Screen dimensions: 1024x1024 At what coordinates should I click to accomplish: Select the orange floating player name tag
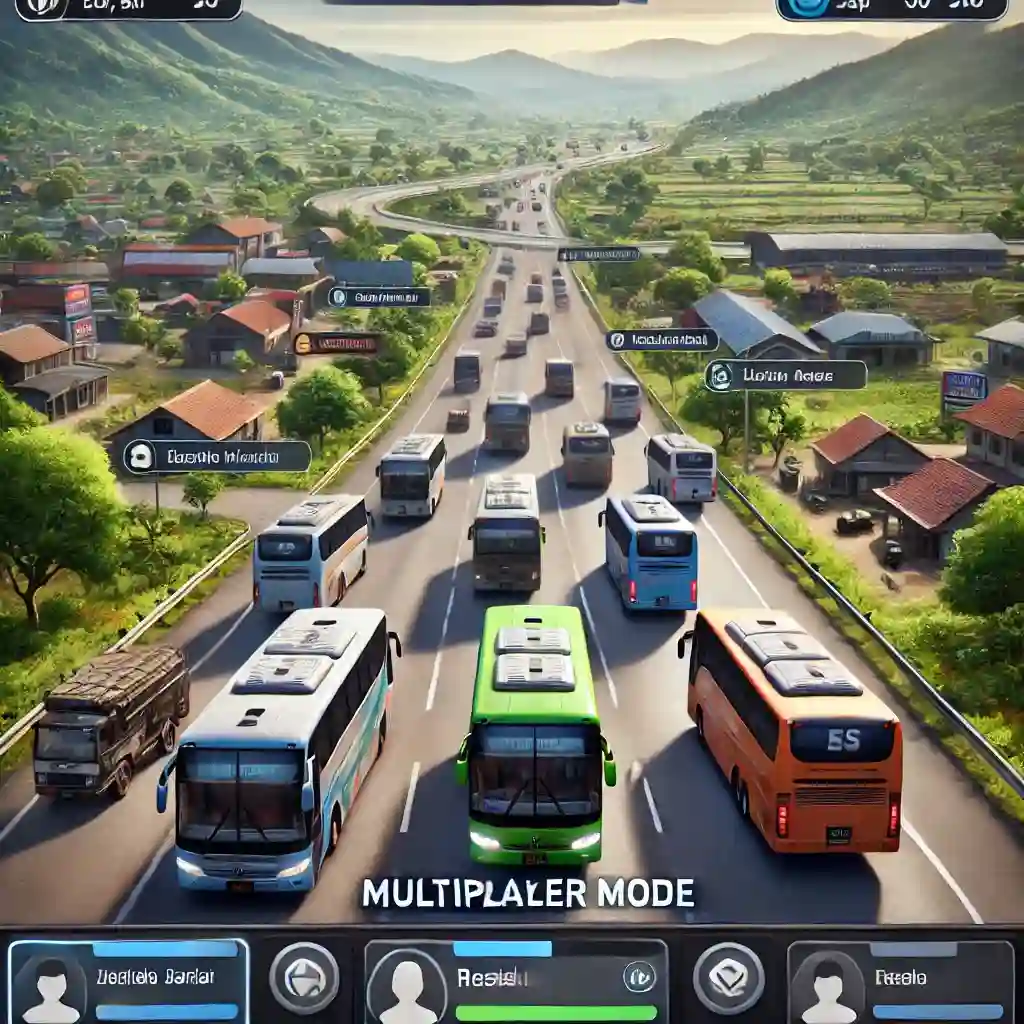pos(336,344)
